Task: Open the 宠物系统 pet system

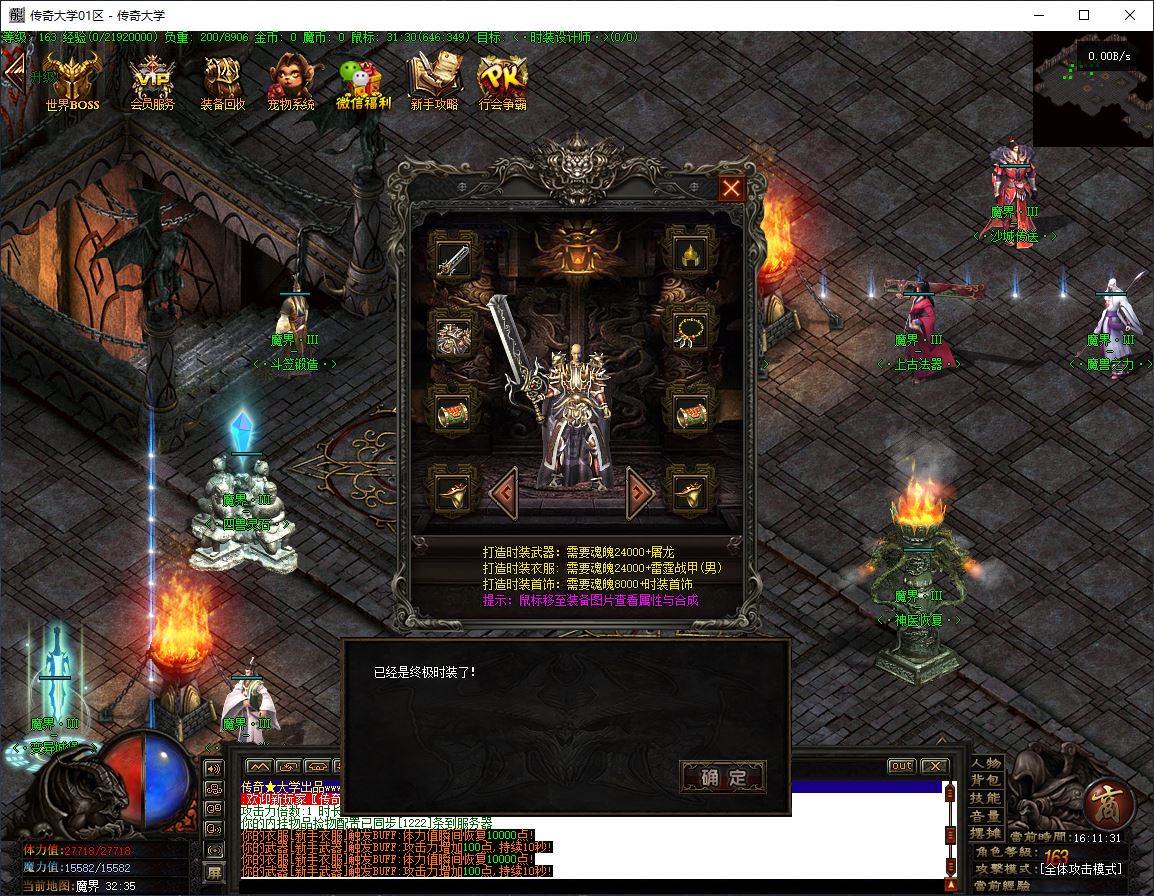Action: point(291,82)
